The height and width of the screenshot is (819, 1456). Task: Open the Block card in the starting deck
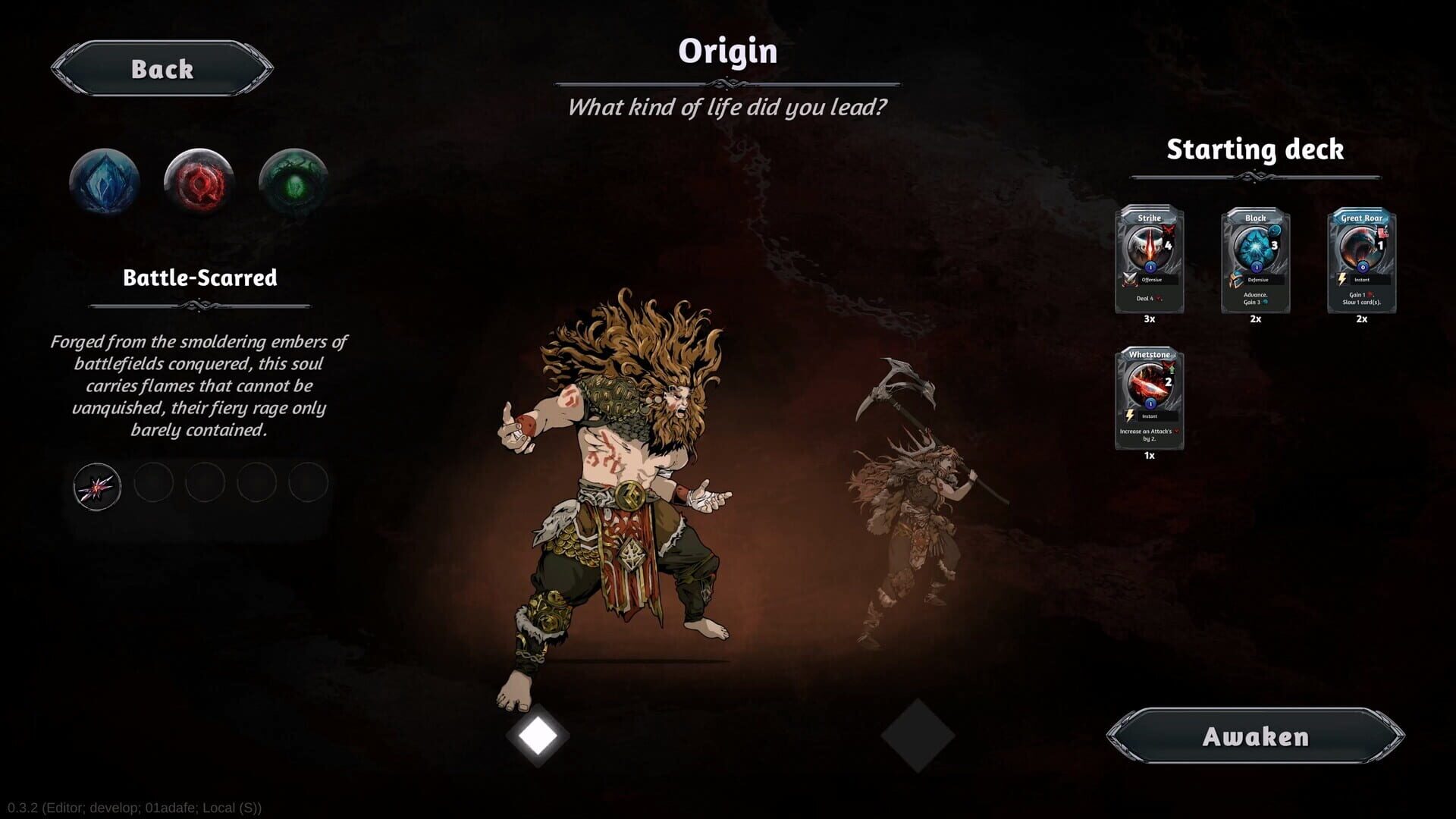click(1255, 258)
